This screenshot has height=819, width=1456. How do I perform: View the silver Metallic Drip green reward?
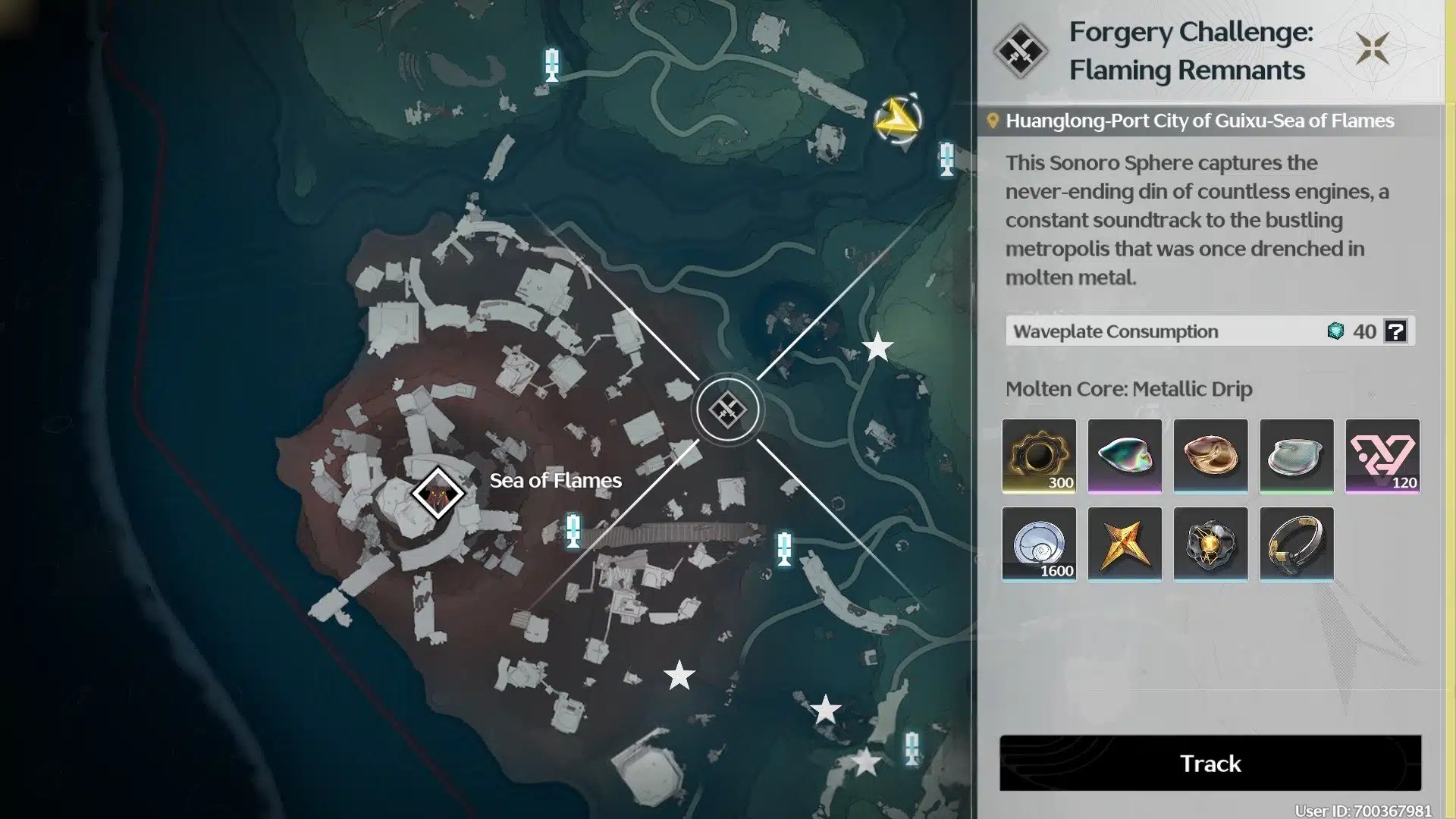(x=1296, y=456)
